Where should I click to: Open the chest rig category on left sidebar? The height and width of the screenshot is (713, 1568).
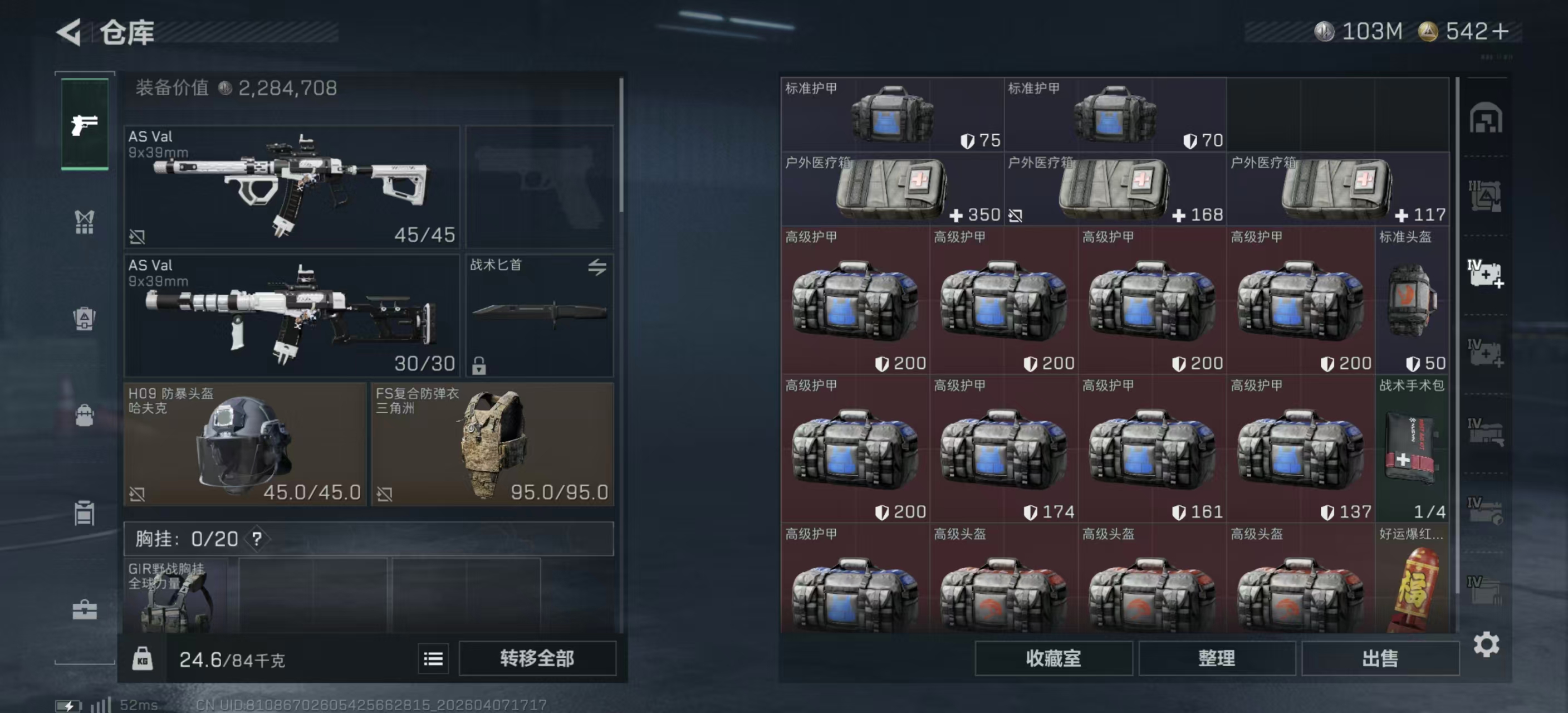click(84, 223)
